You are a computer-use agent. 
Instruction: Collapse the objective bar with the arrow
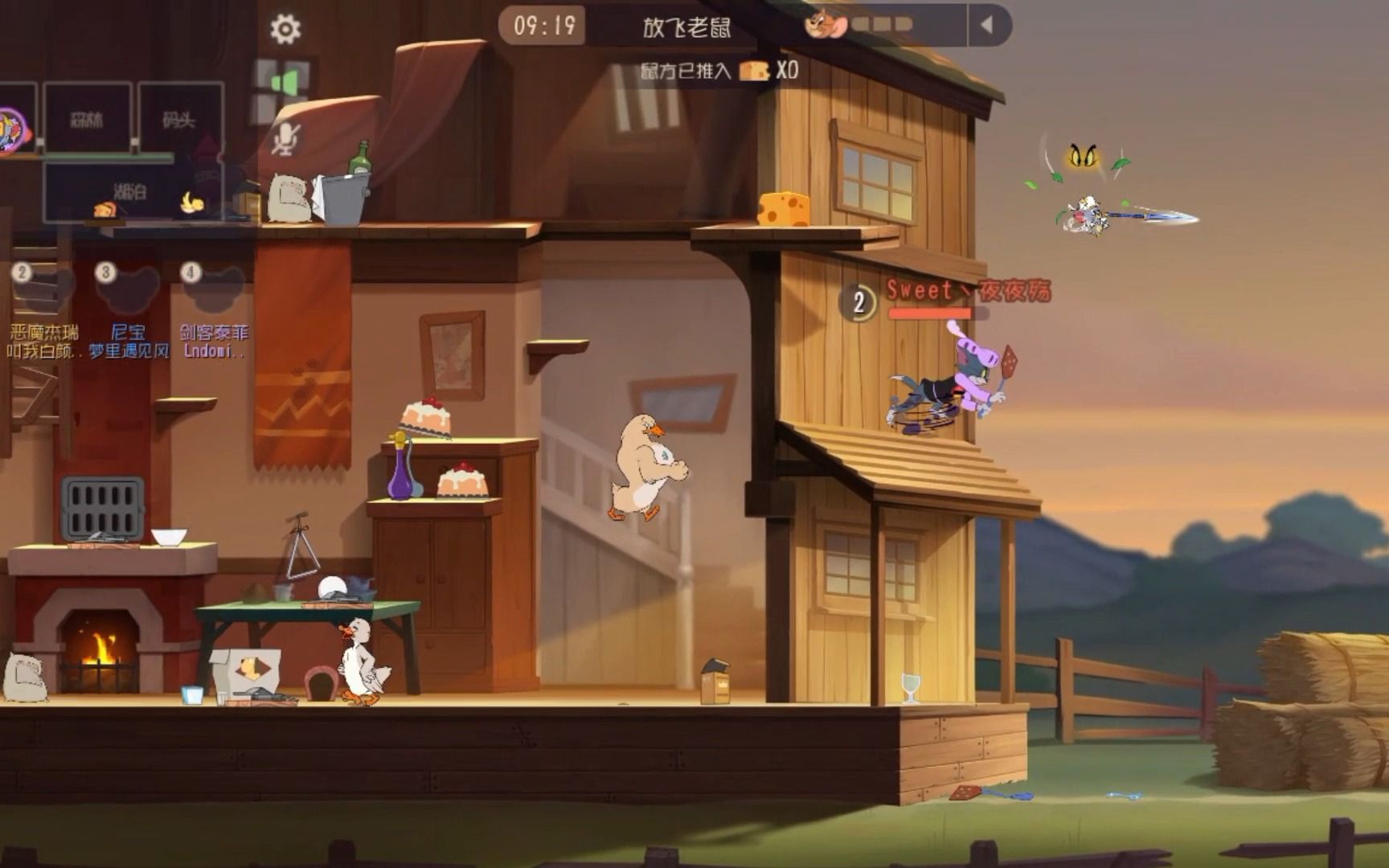pos(986,26)
